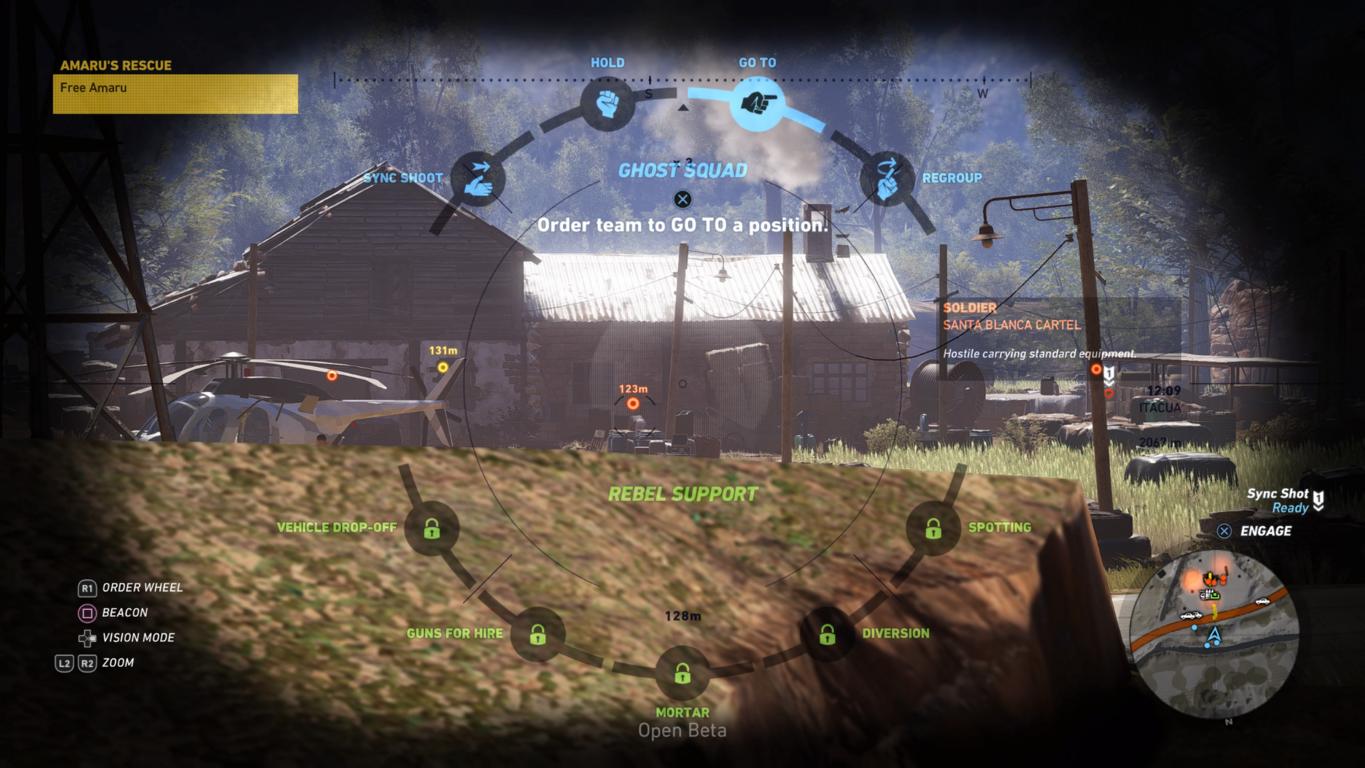Select the locked Vehicle Drop-Off support
Image resolution: width=1365 pixels, height=768 pixels.
[x=432, y=528]
